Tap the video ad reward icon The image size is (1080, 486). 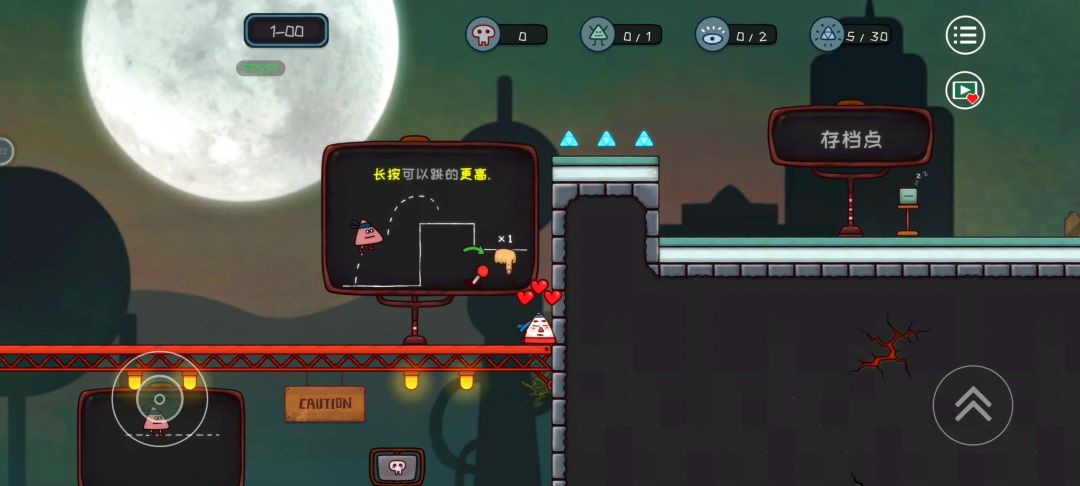tap(965, 90)
